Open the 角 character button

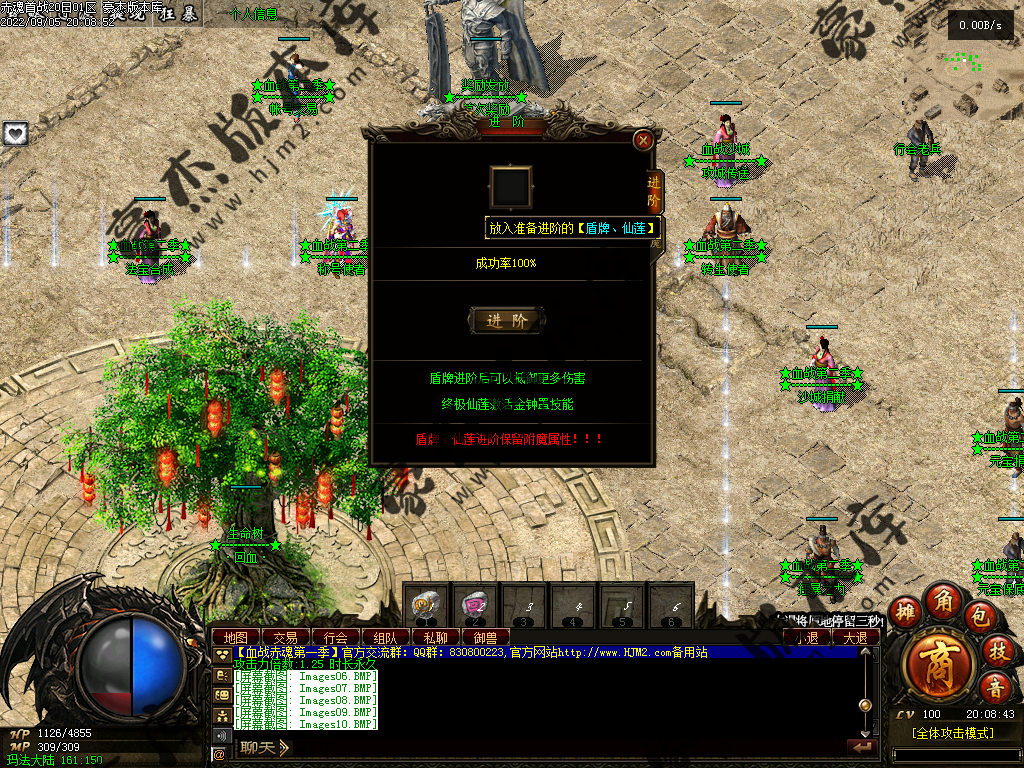[x=943, y=600]
